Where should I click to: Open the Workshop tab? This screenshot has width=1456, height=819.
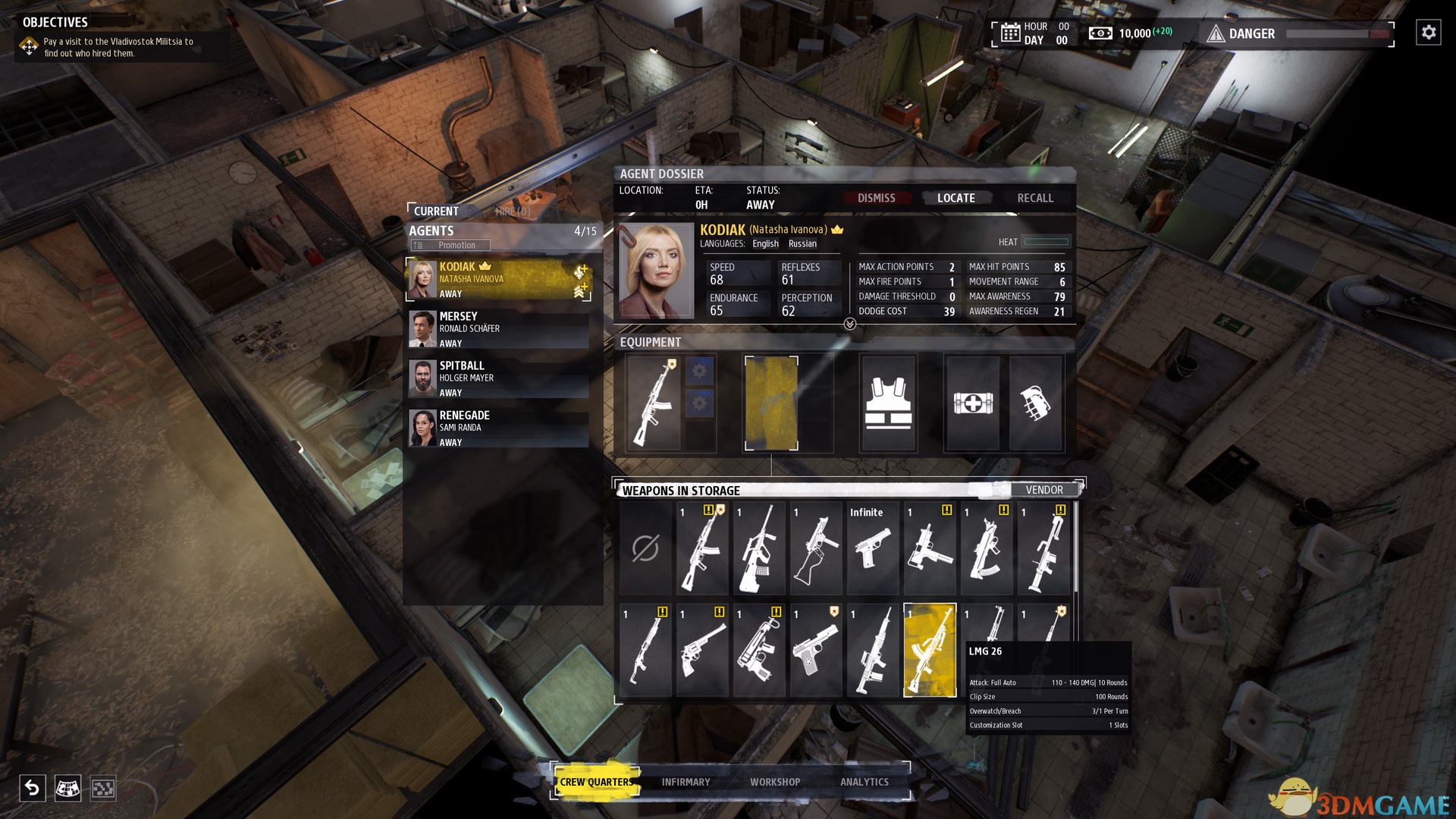[774, 782]
